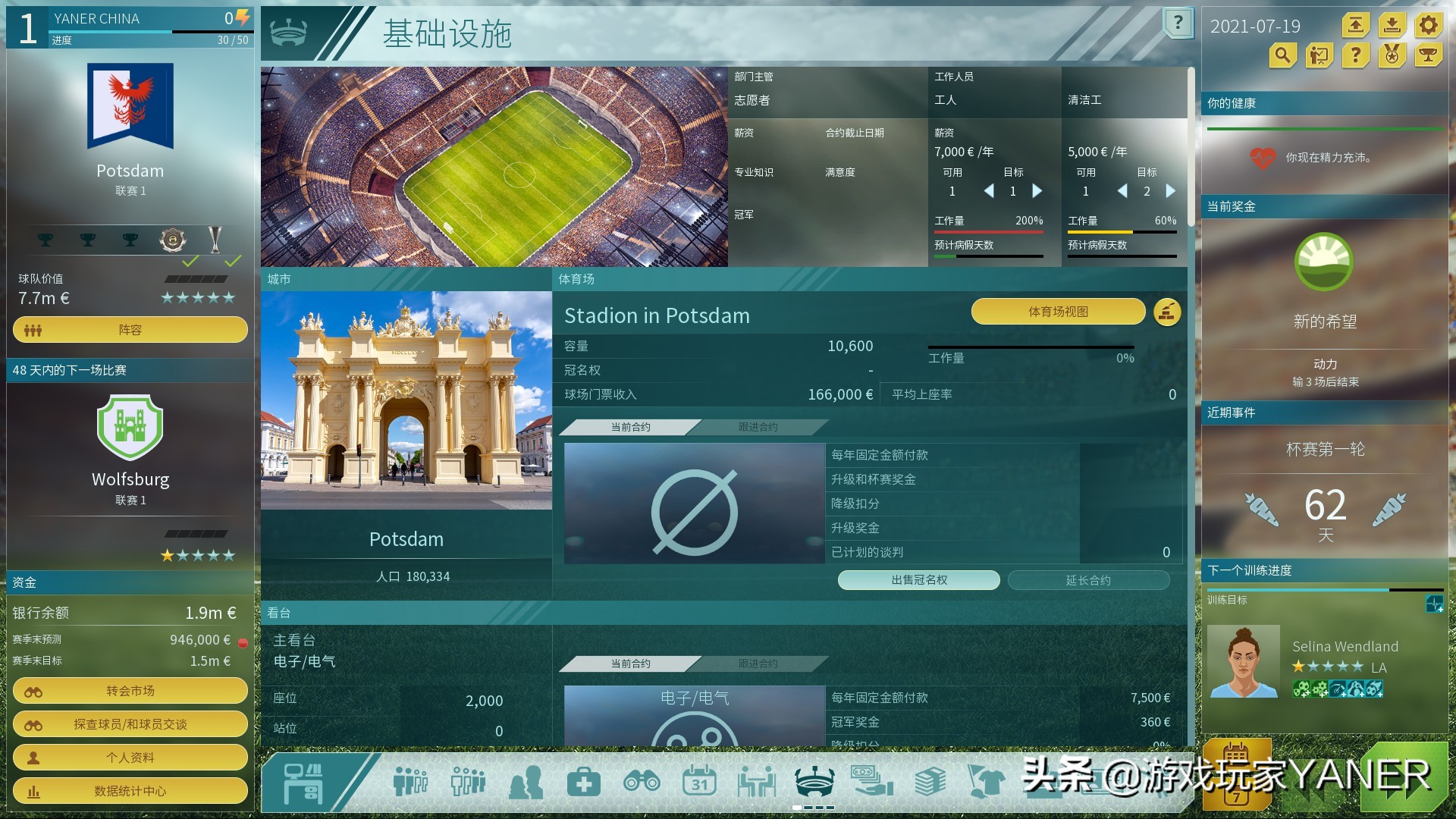Click the medal achievements icon

1392,55
